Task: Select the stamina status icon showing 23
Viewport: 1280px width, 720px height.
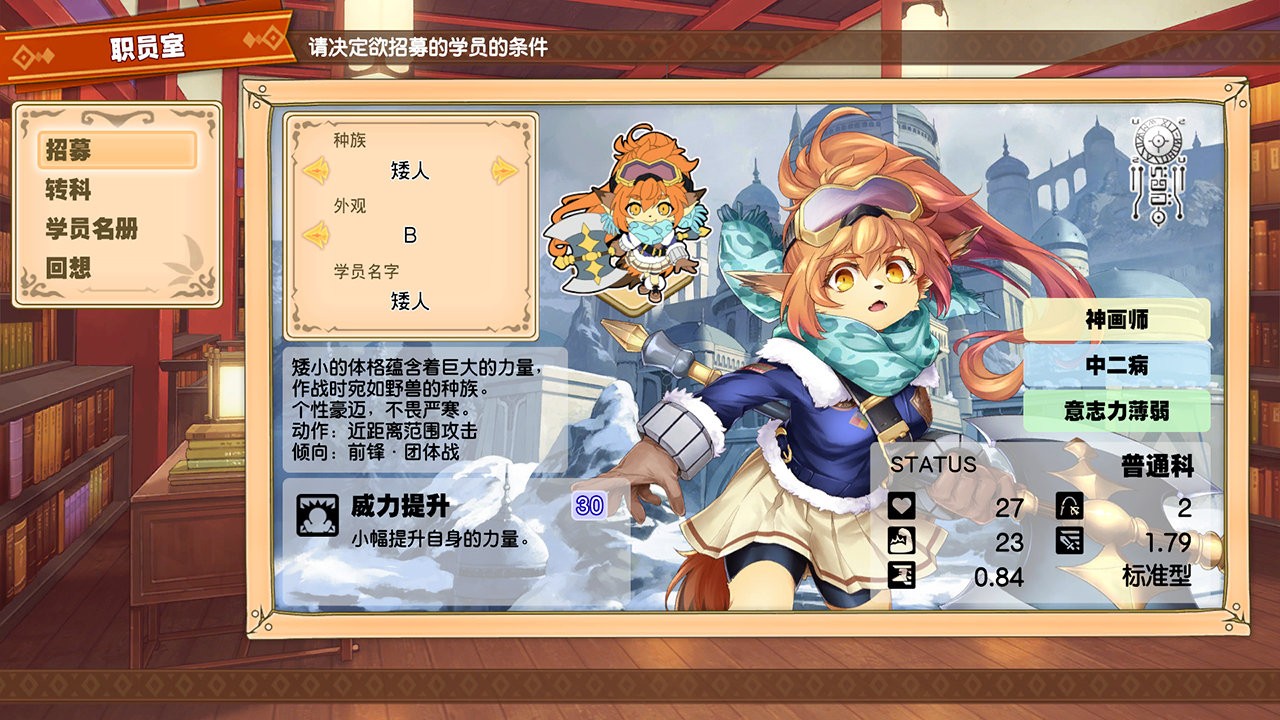Action: [x=900, y=542]
